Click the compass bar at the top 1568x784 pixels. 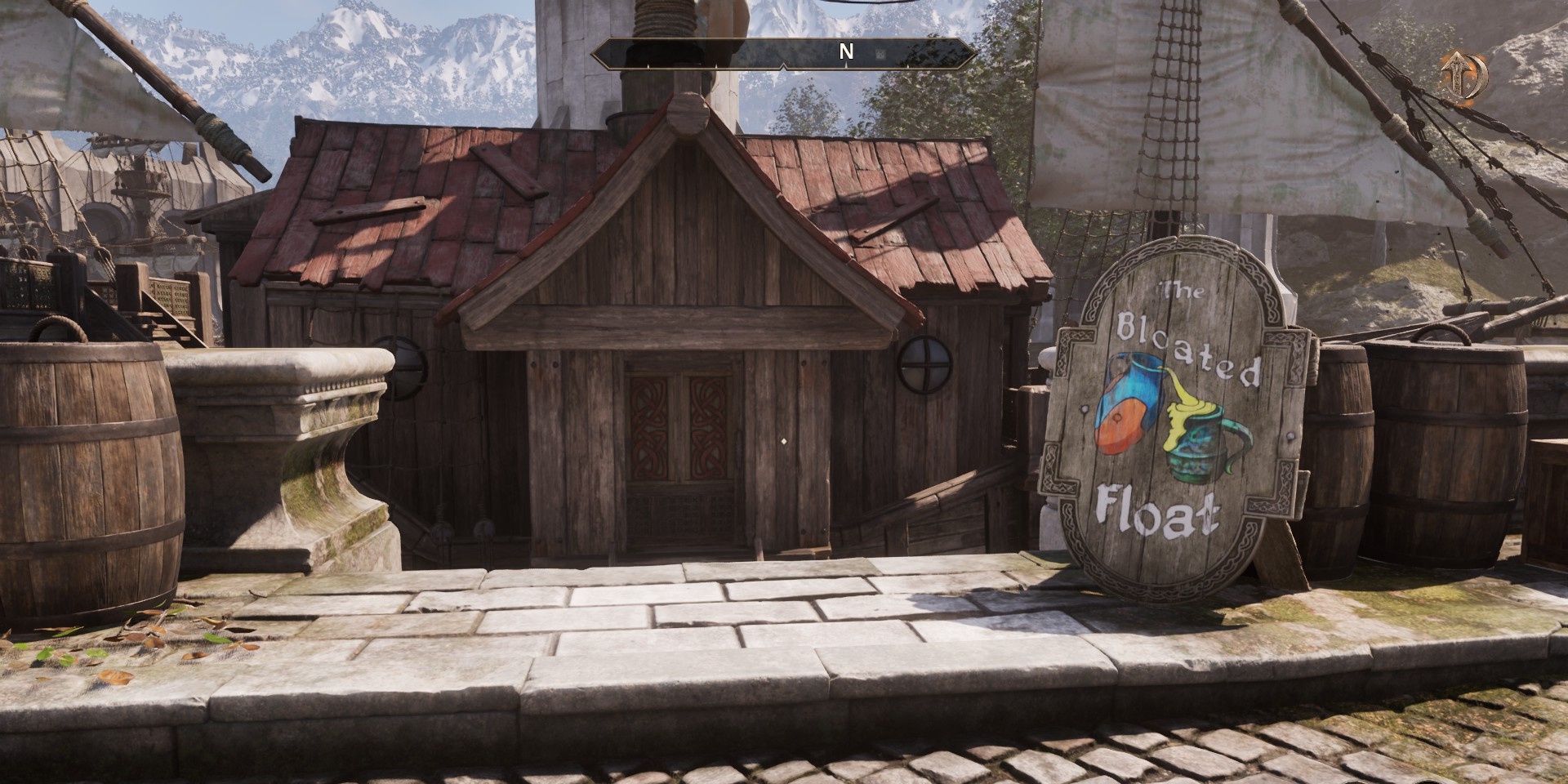pos(784,53)
